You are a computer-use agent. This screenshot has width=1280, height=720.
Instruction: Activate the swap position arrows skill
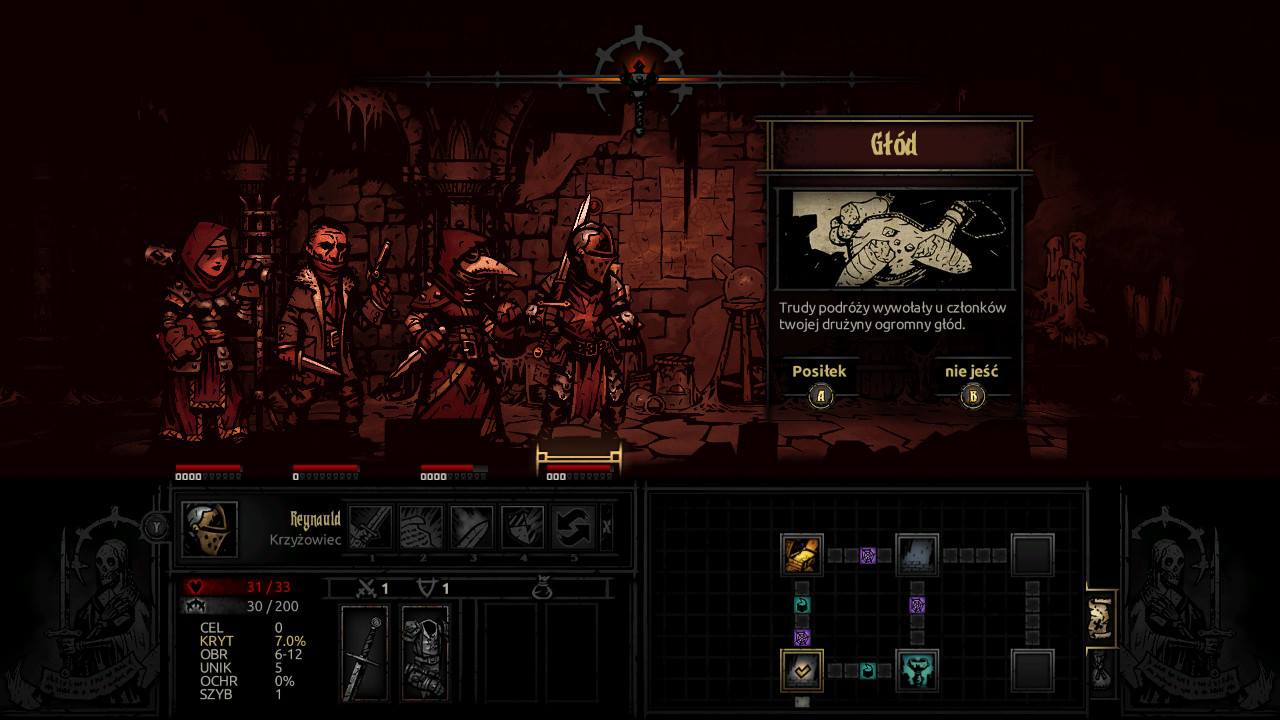(x=574, y=526)
